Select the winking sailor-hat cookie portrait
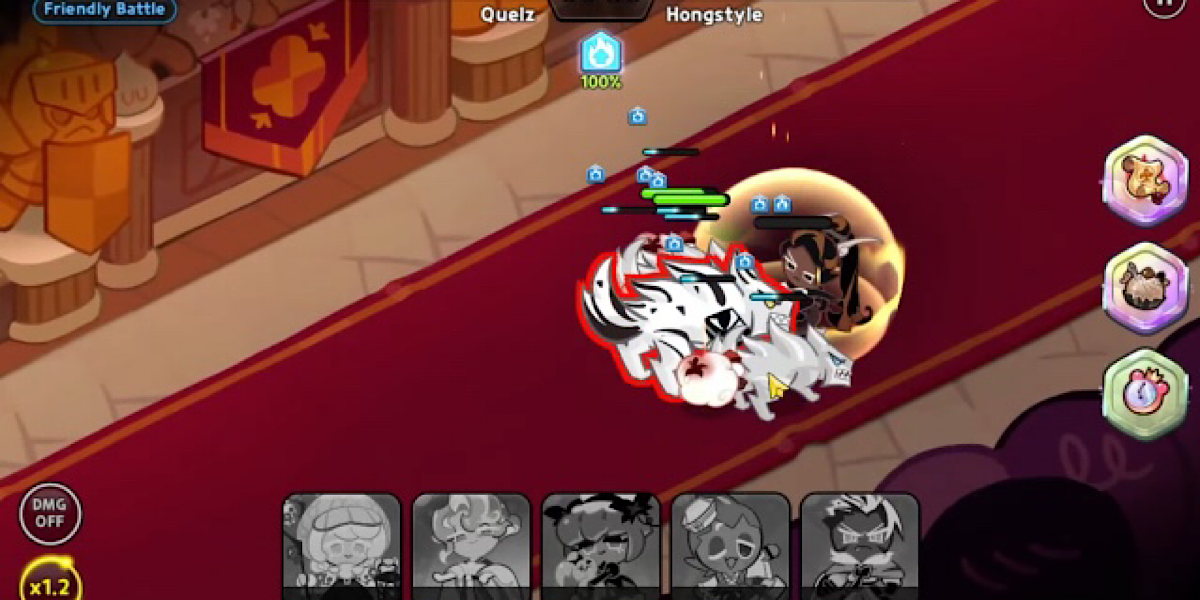Viewport: 1200px width, 600px height. tap(731, 546)
